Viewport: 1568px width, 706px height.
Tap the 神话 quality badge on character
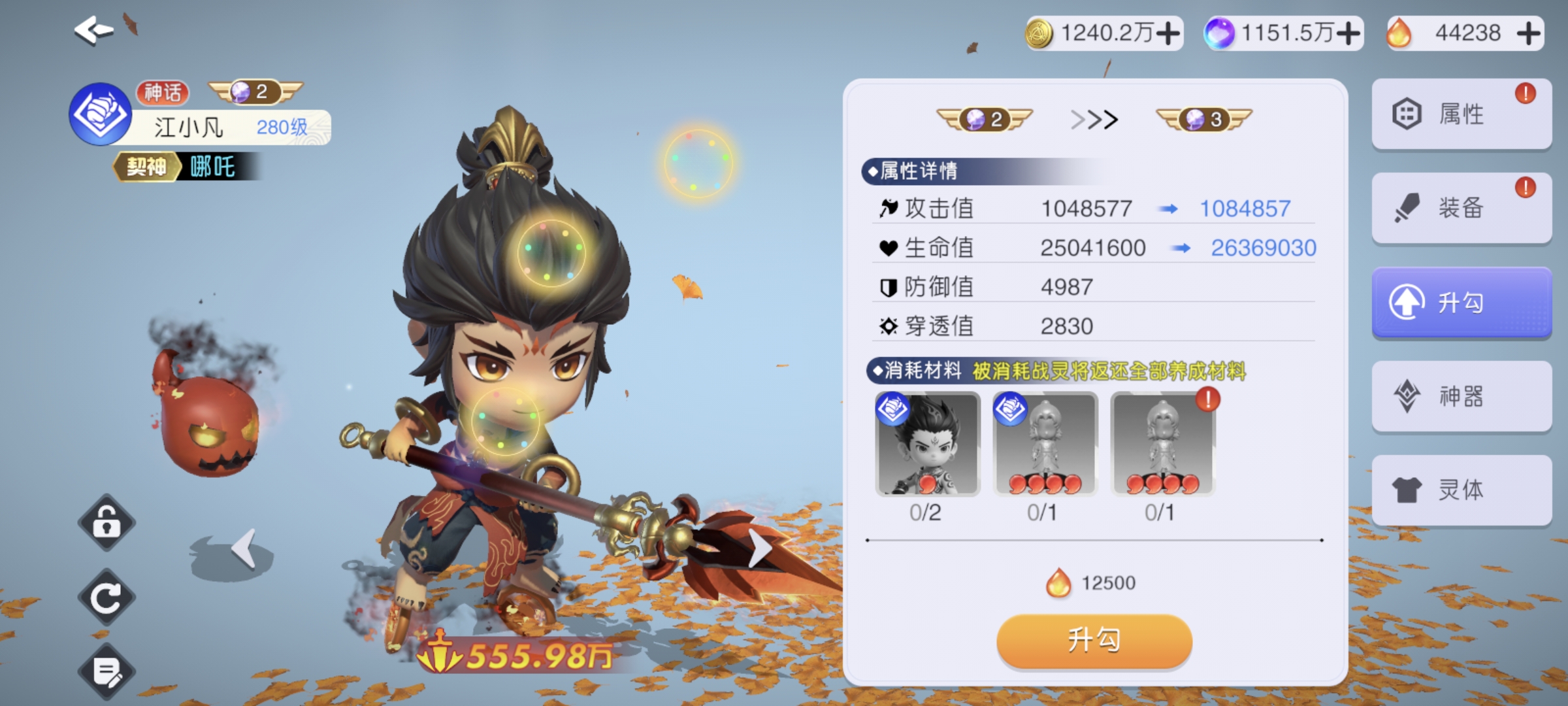tap(163, 93)
